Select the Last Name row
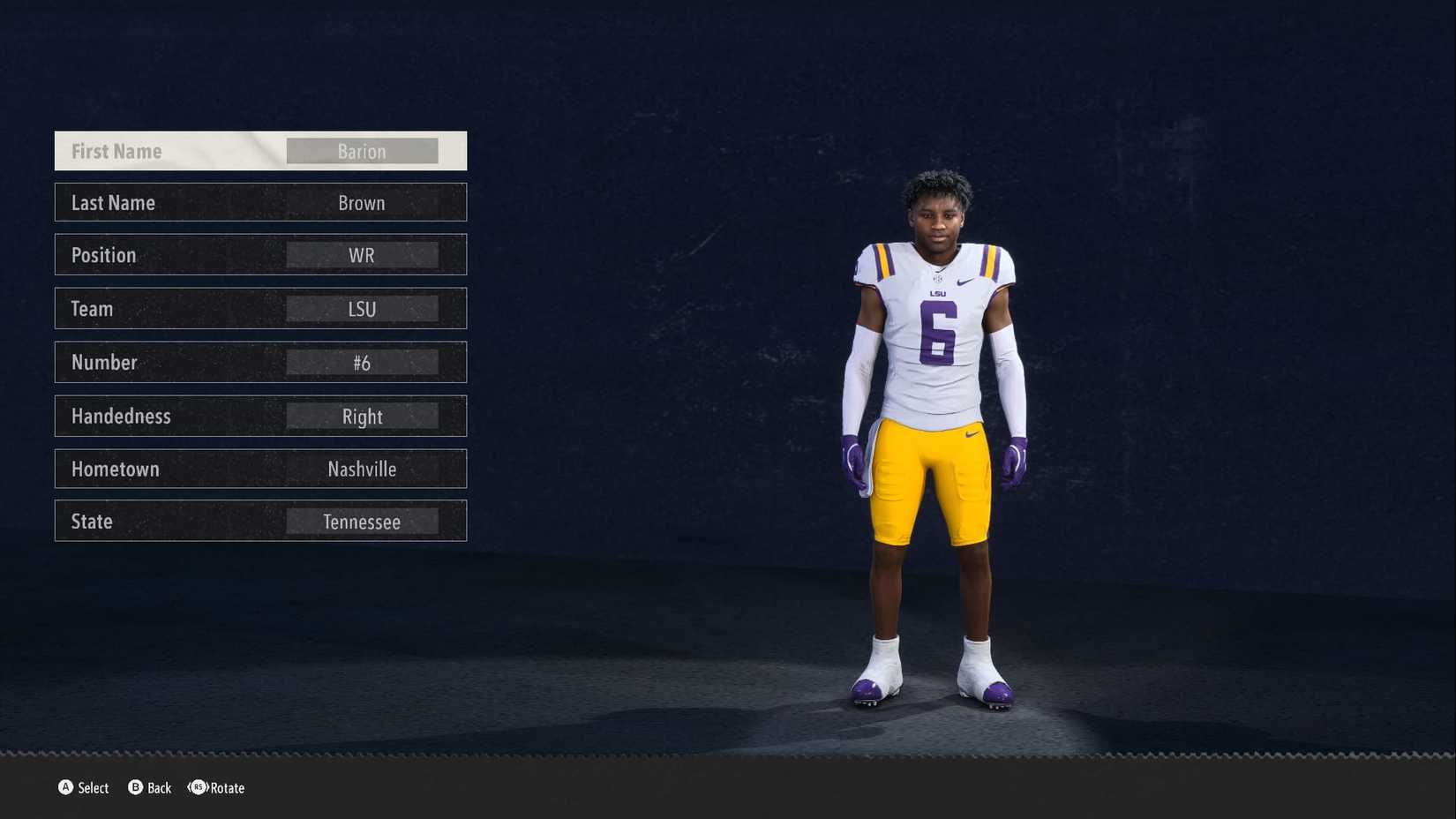The height and width of the screenshot is (819, 1456). (260, 202)
